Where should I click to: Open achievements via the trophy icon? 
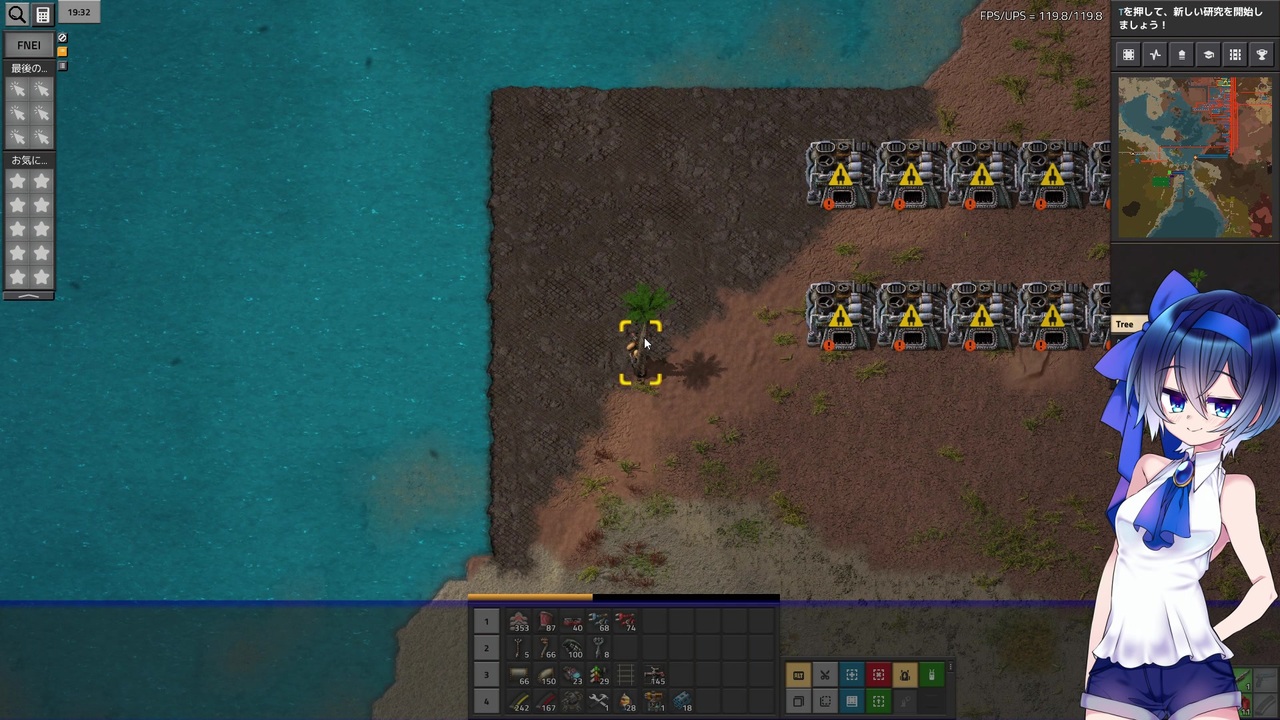pos(1262,55)
